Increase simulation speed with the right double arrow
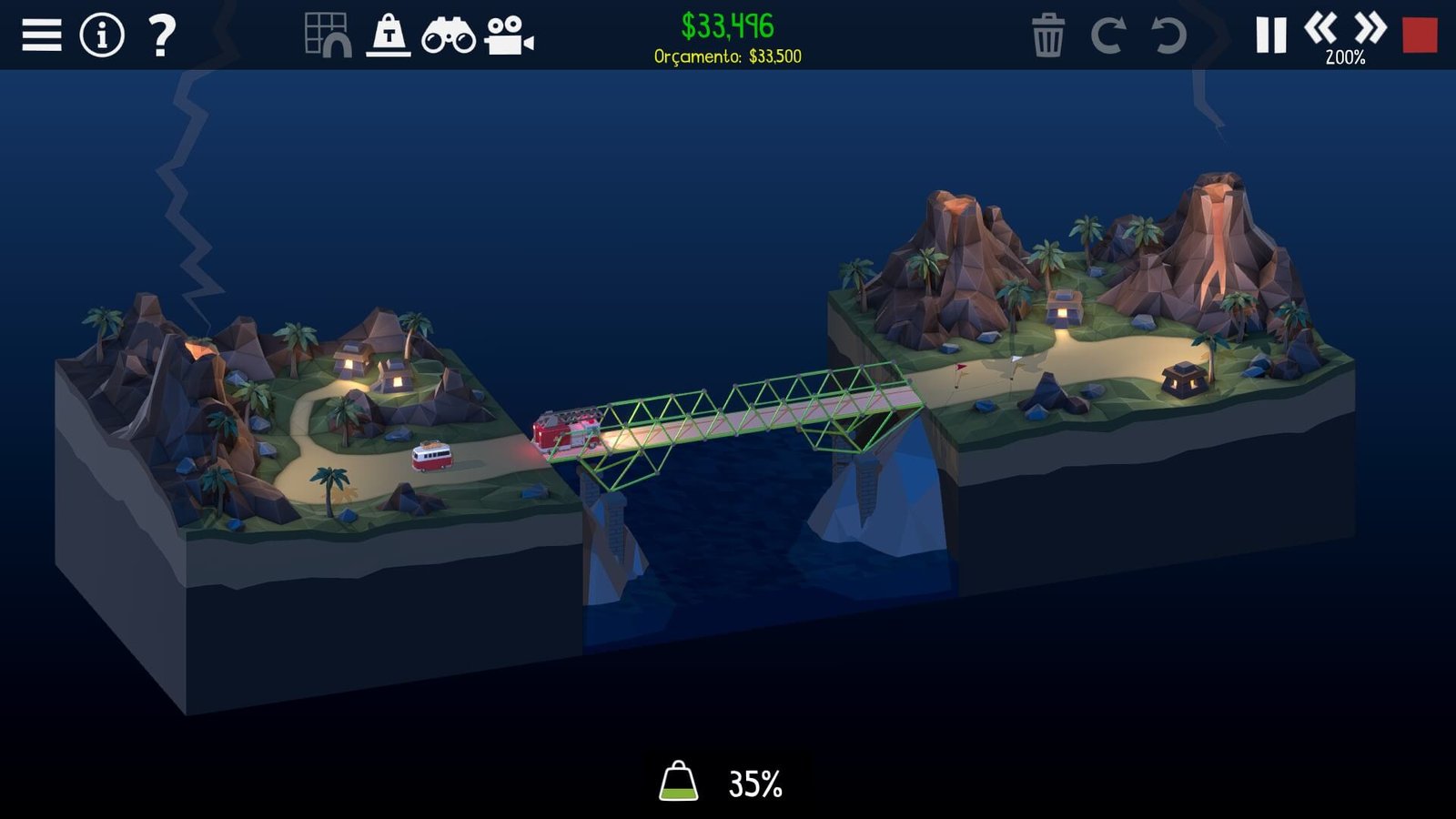Viewport: 1456px width, 819px height. tap(1370, 28)
